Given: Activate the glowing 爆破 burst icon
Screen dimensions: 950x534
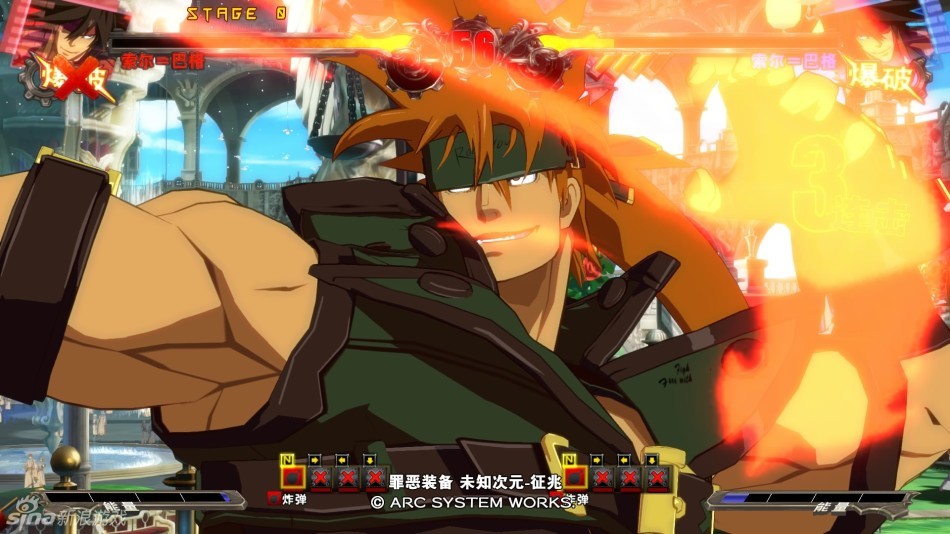Looking at the screenshot, I should [x=882, y=80].
